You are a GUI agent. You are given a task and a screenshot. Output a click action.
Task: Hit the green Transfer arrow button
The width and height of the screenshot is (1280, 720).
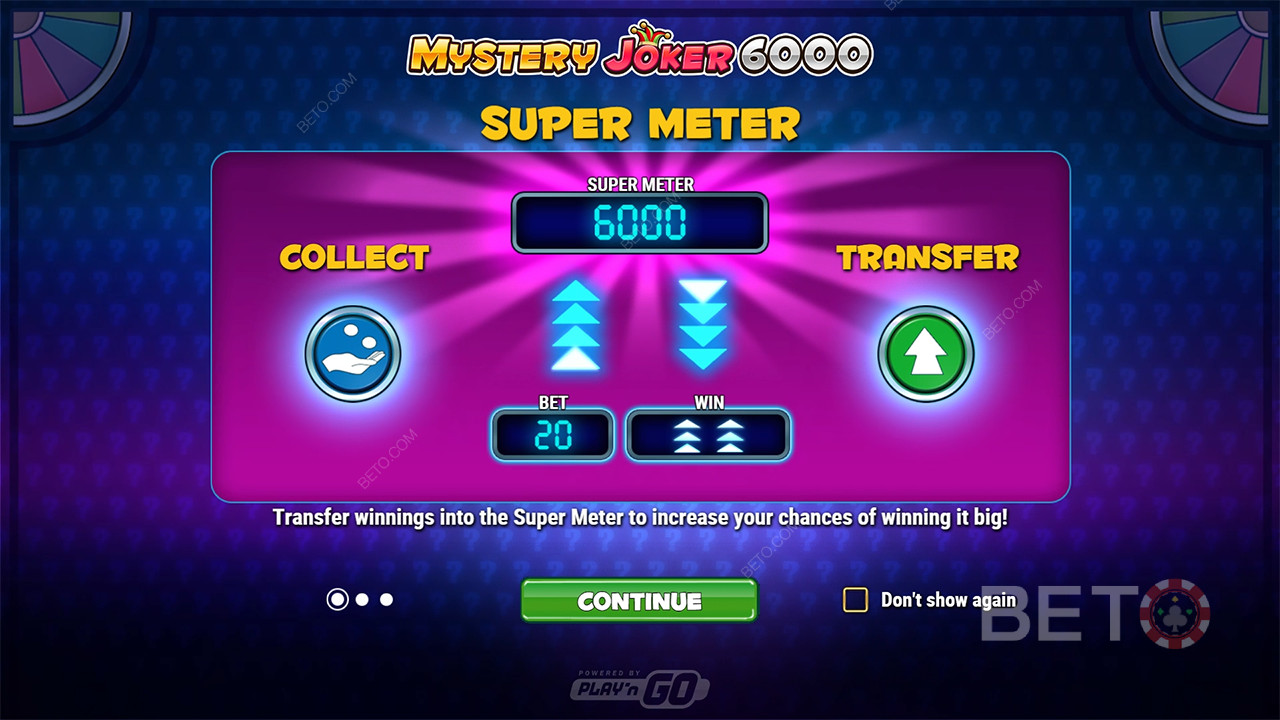click(925, 353)
